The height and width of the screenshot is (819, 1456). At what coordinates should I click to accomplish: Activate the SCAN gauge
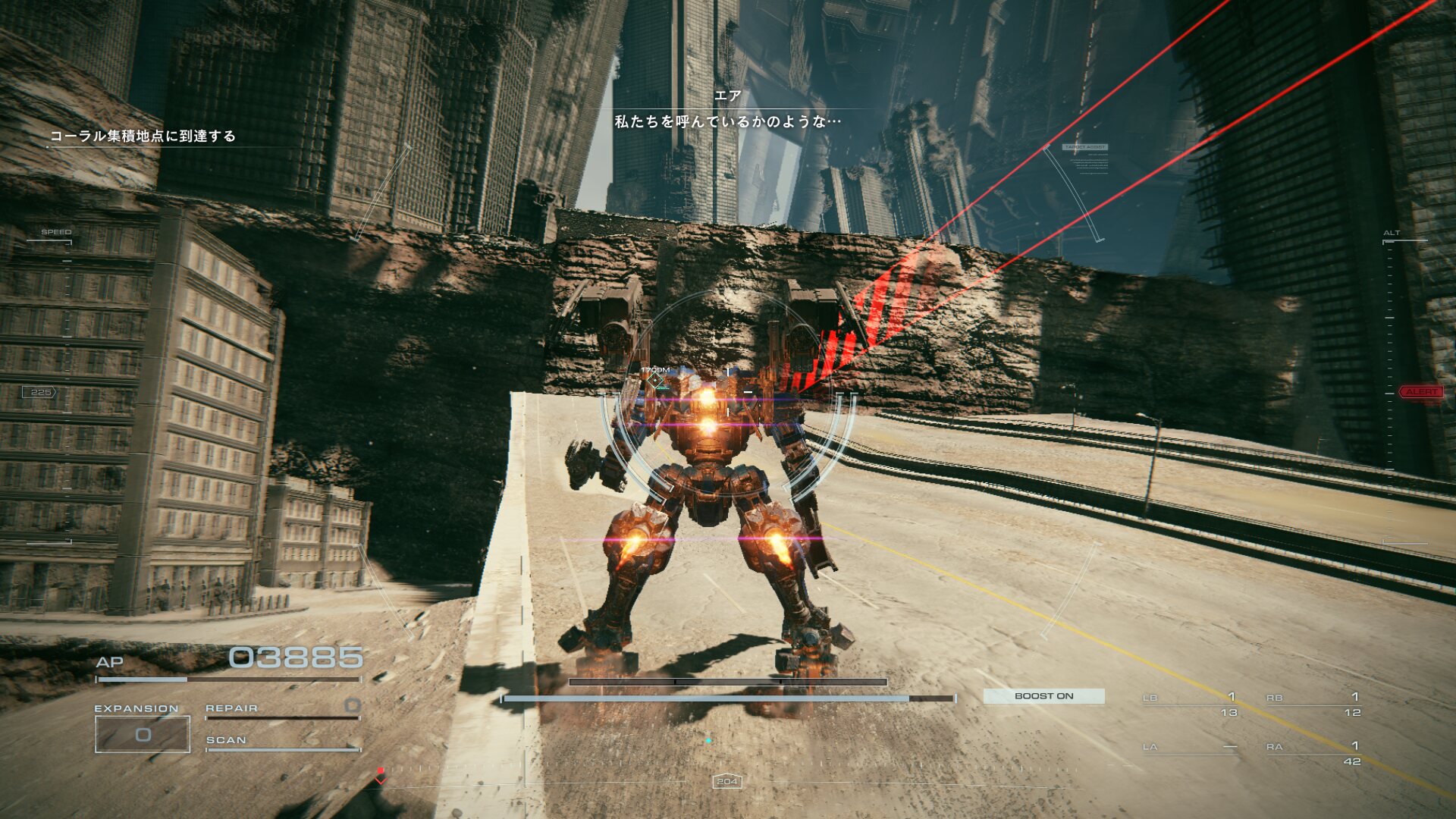coord(282,741)
